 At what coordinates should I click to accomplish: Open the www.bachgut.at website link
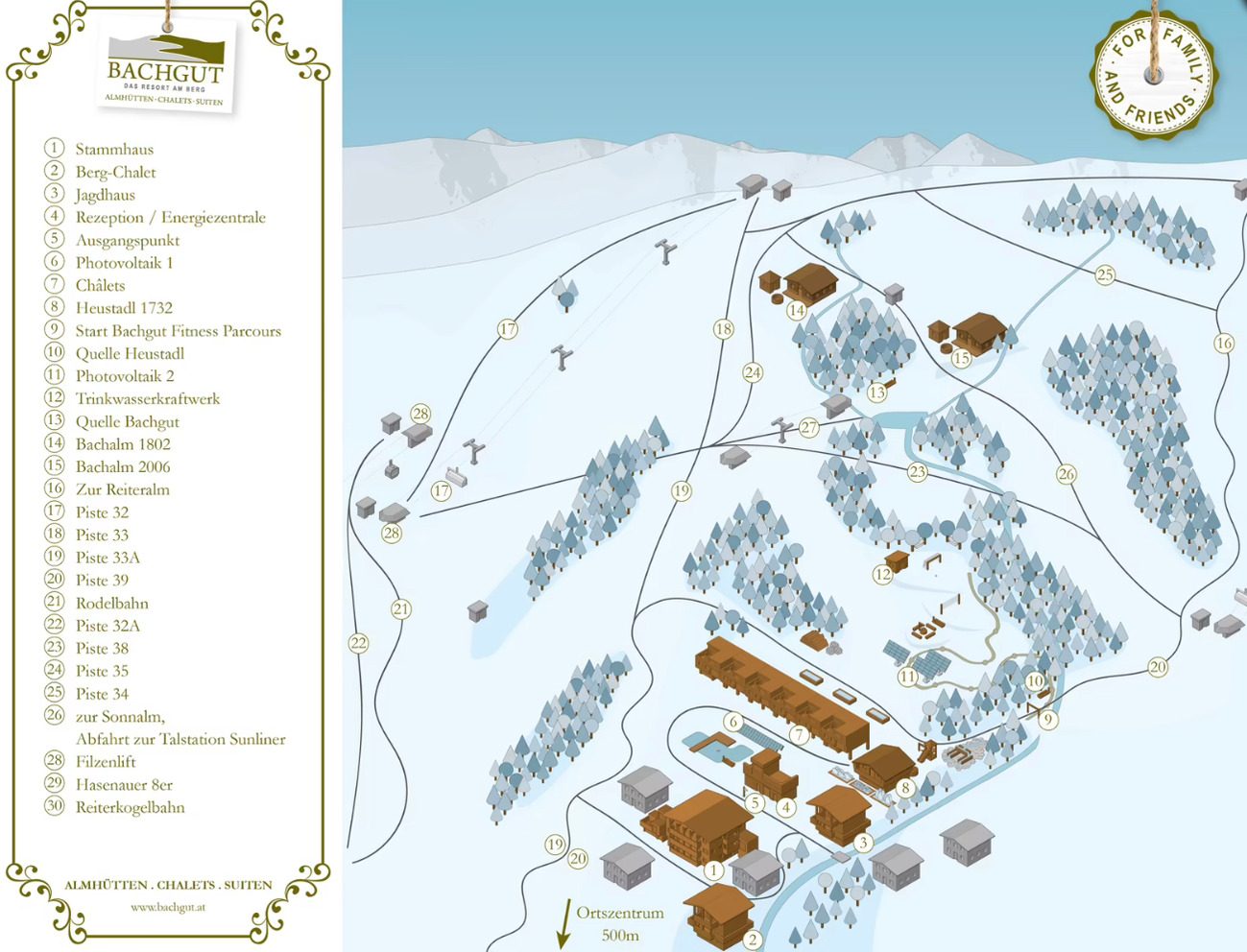click(168, 907)
